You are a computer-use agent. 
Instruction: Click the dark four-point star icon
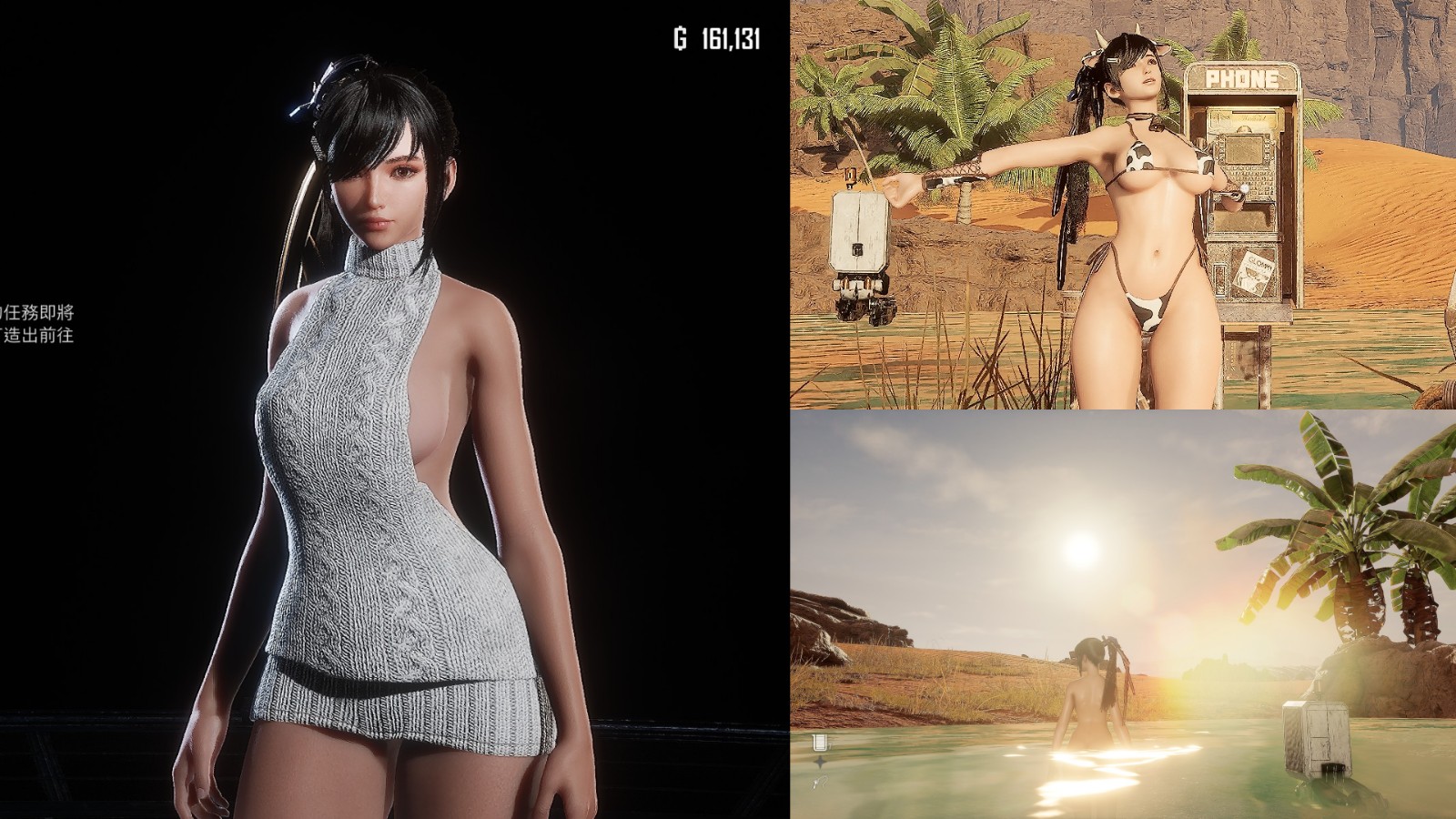[820, 763]
